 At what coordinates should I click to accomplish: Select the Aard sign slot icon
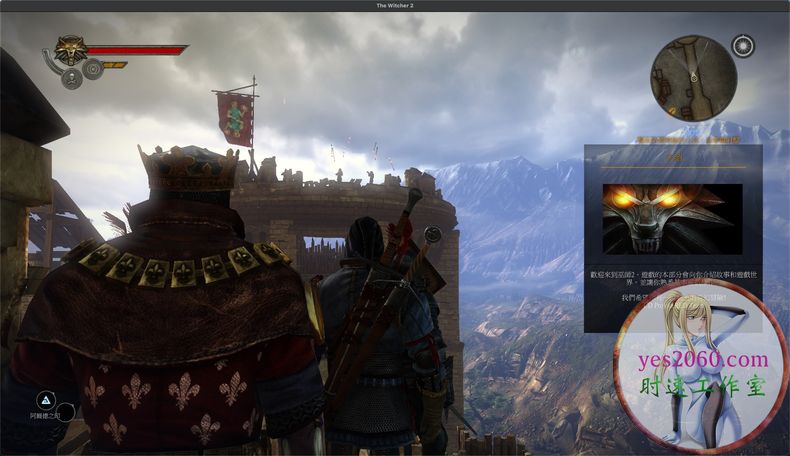[x=46, y=399]
